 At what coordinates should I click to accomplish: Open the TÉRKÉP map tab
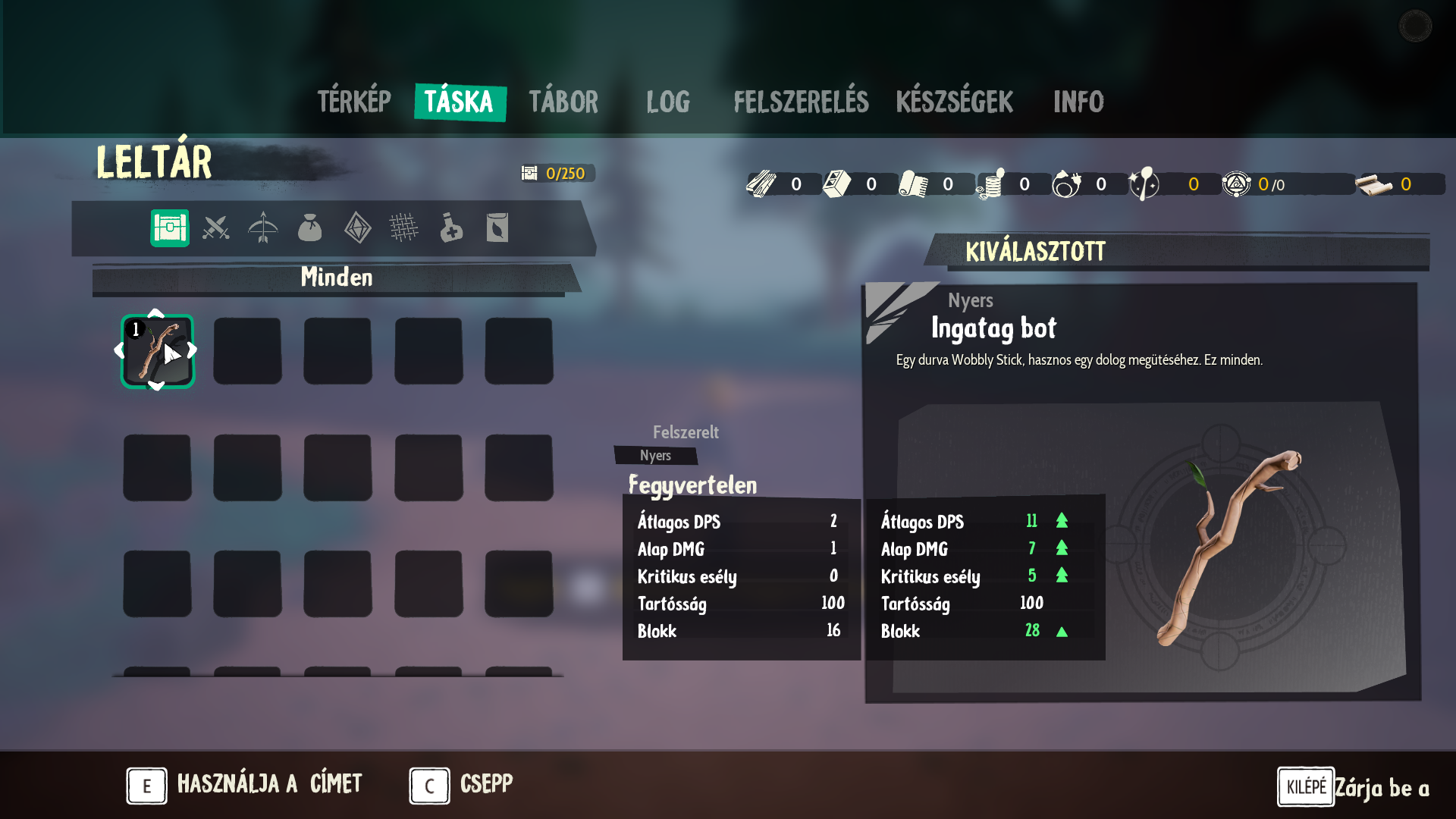tap(354, 102)
